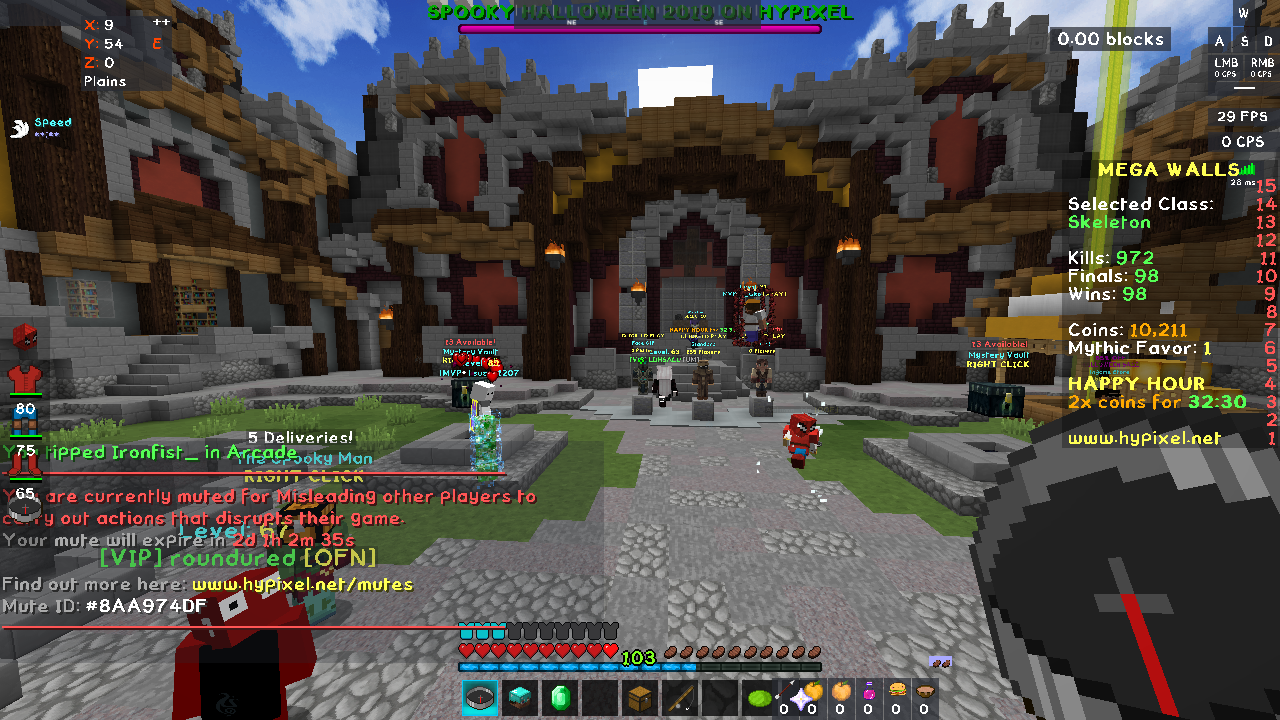Click the fishing rod in the hotbar

[x=680, y=697]
